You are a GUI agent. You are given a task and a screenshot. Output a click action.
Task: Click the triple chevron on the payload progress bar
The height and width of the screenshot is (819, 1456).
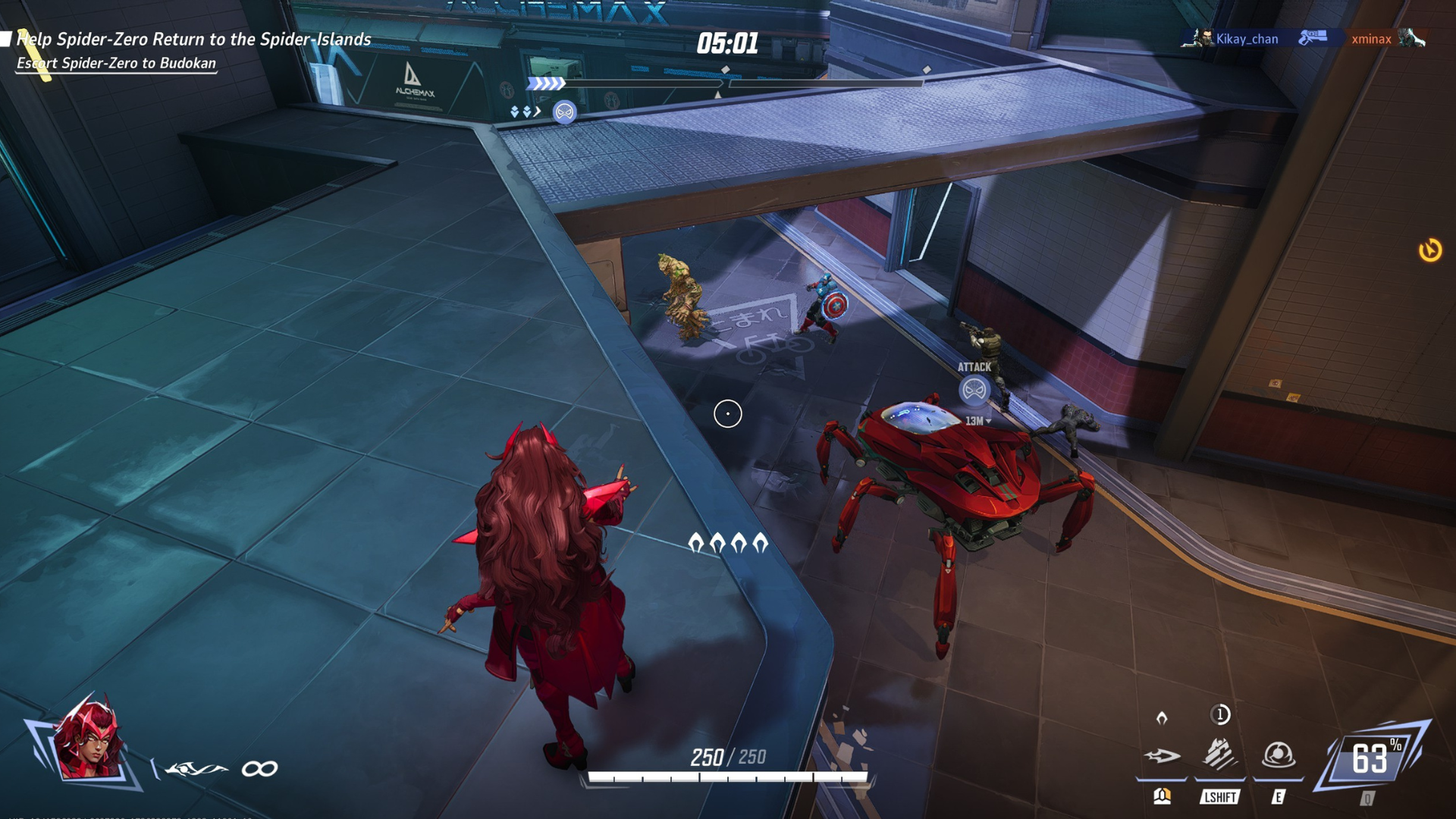(x=544, y=85)
